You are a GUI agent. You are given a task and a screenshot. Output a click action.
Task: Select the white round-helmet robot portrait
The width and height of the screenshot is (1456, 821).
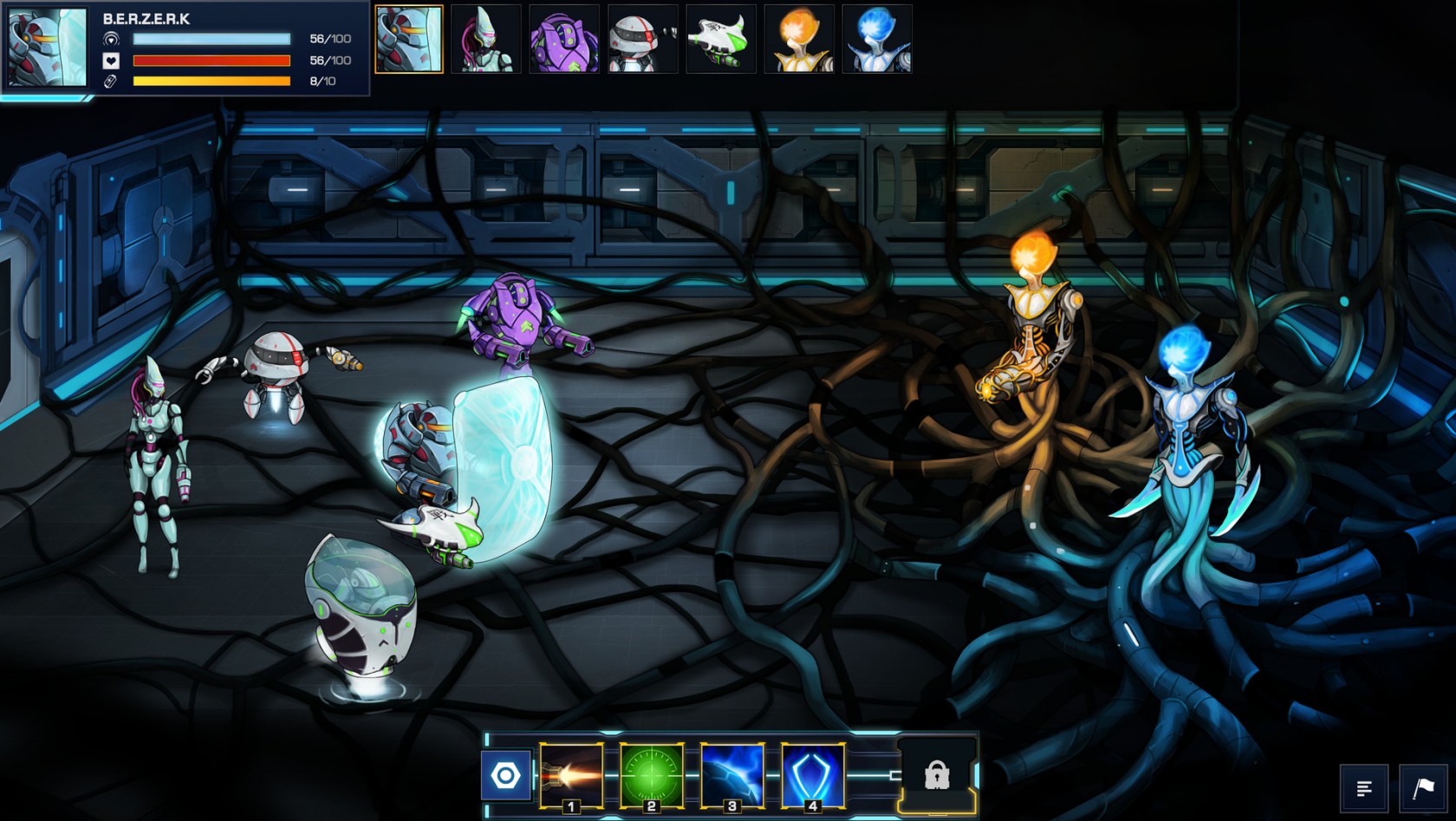[x=642, y=39]
